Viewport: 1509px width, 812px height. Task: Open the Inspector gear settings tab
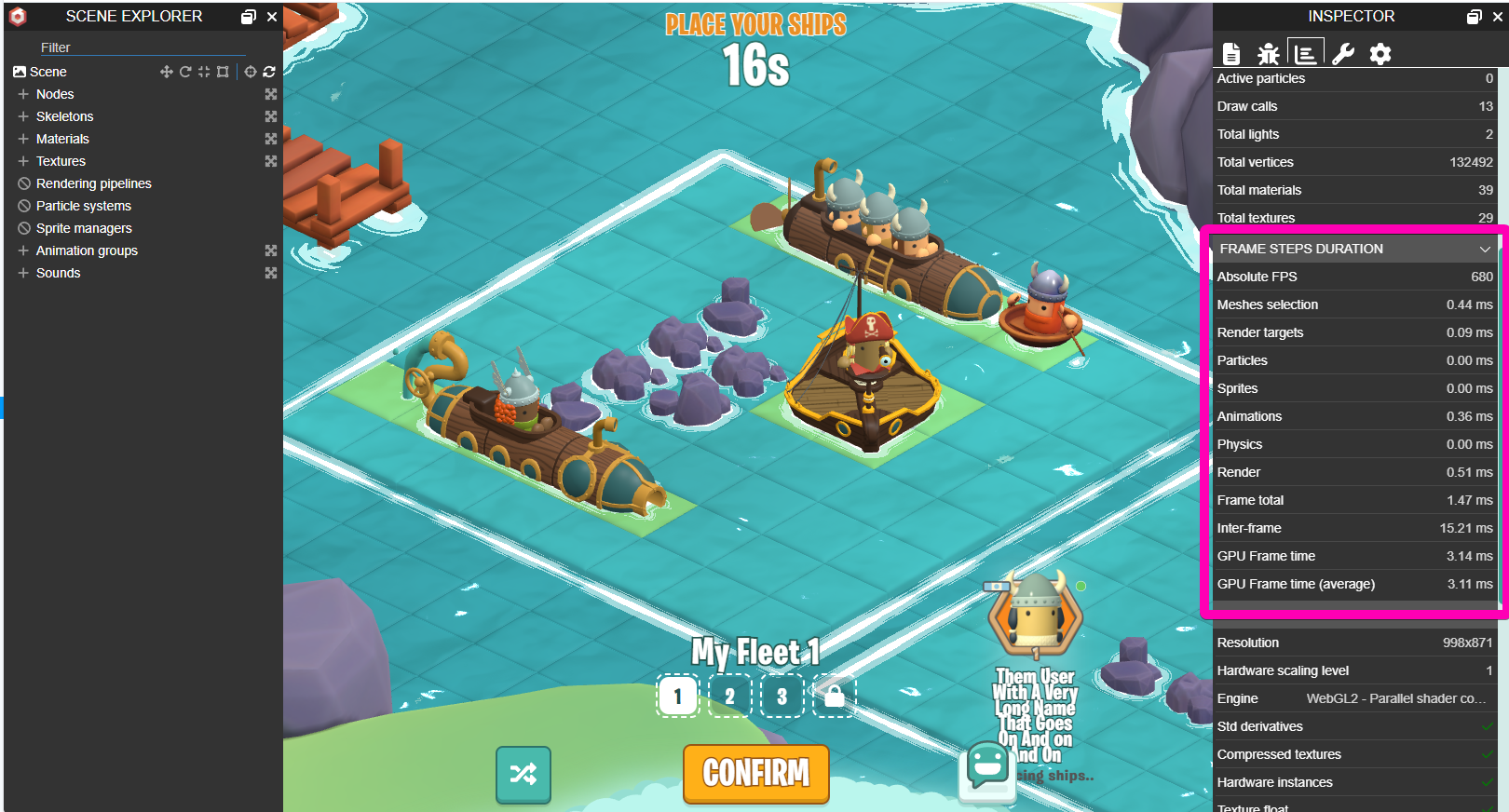pyautogui.click(x=1380, y=54)
